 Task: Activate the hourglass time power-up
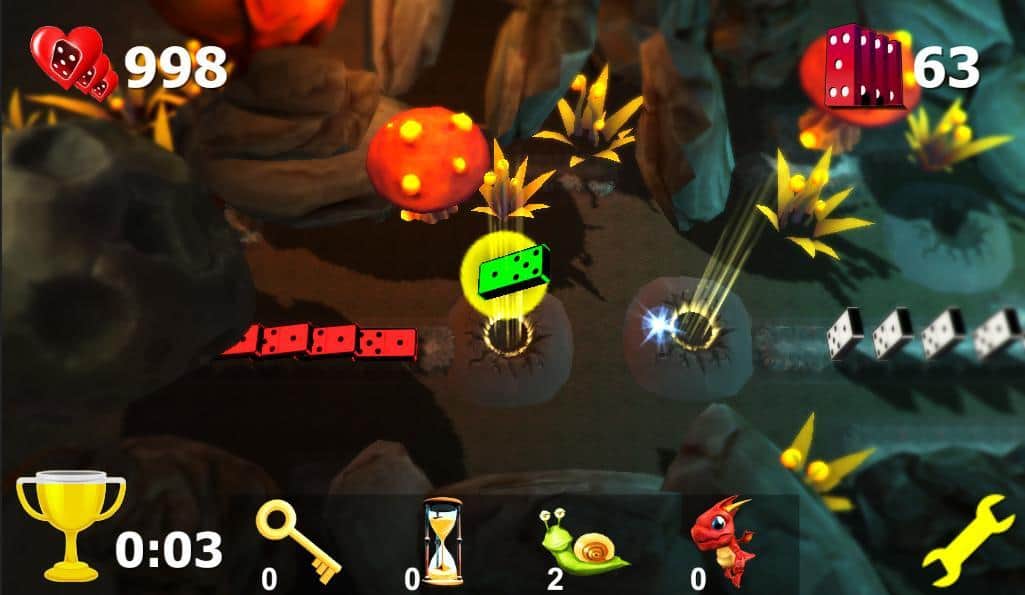[442, 540]
